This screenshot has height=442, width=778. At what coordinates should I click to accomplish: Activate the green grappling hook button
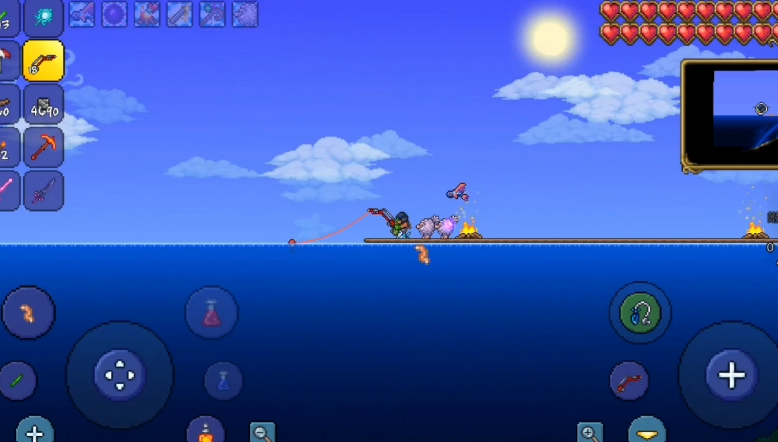(x=639, y=314)
